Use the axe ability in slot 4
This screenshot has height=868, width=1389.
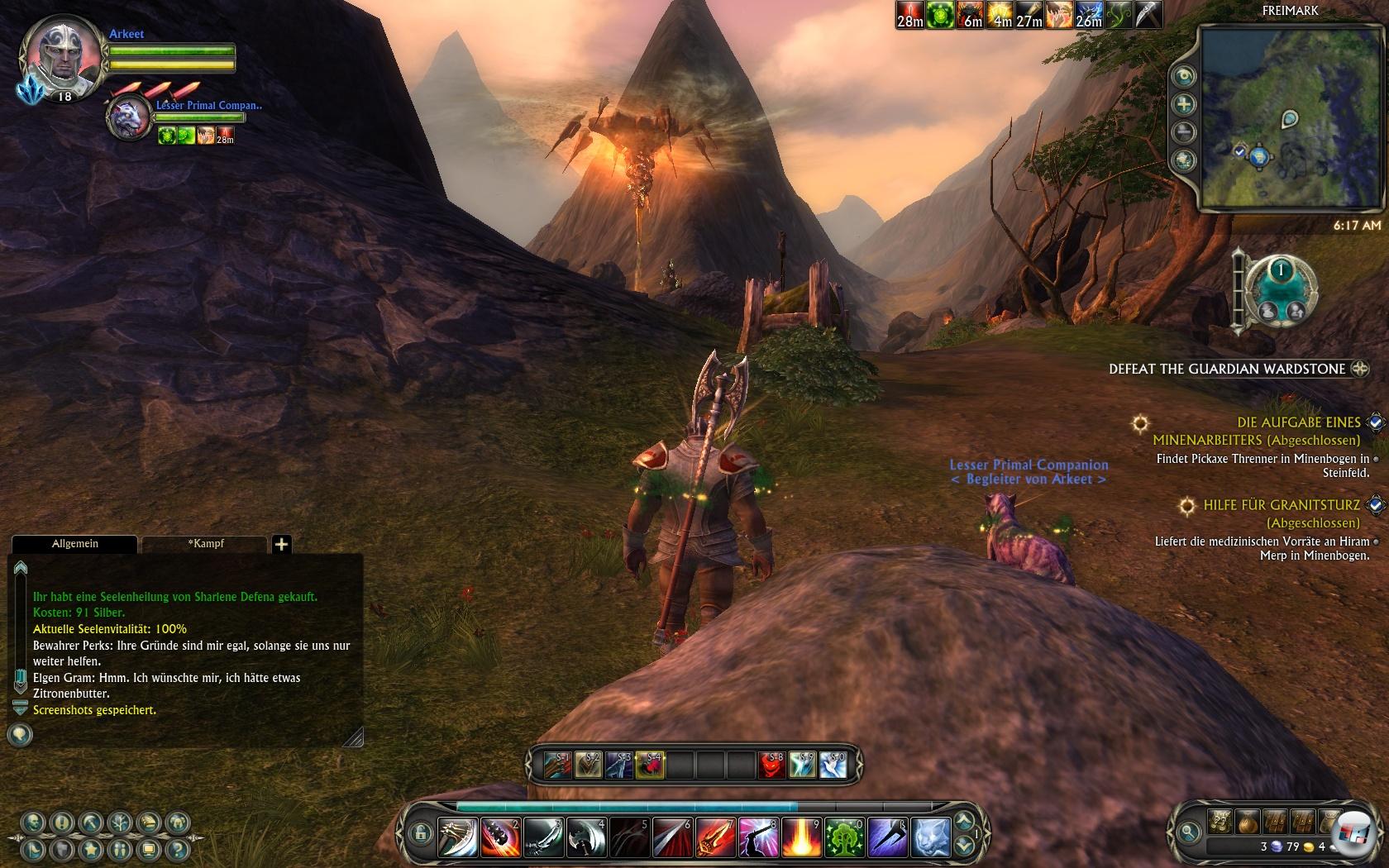(586, 837)
